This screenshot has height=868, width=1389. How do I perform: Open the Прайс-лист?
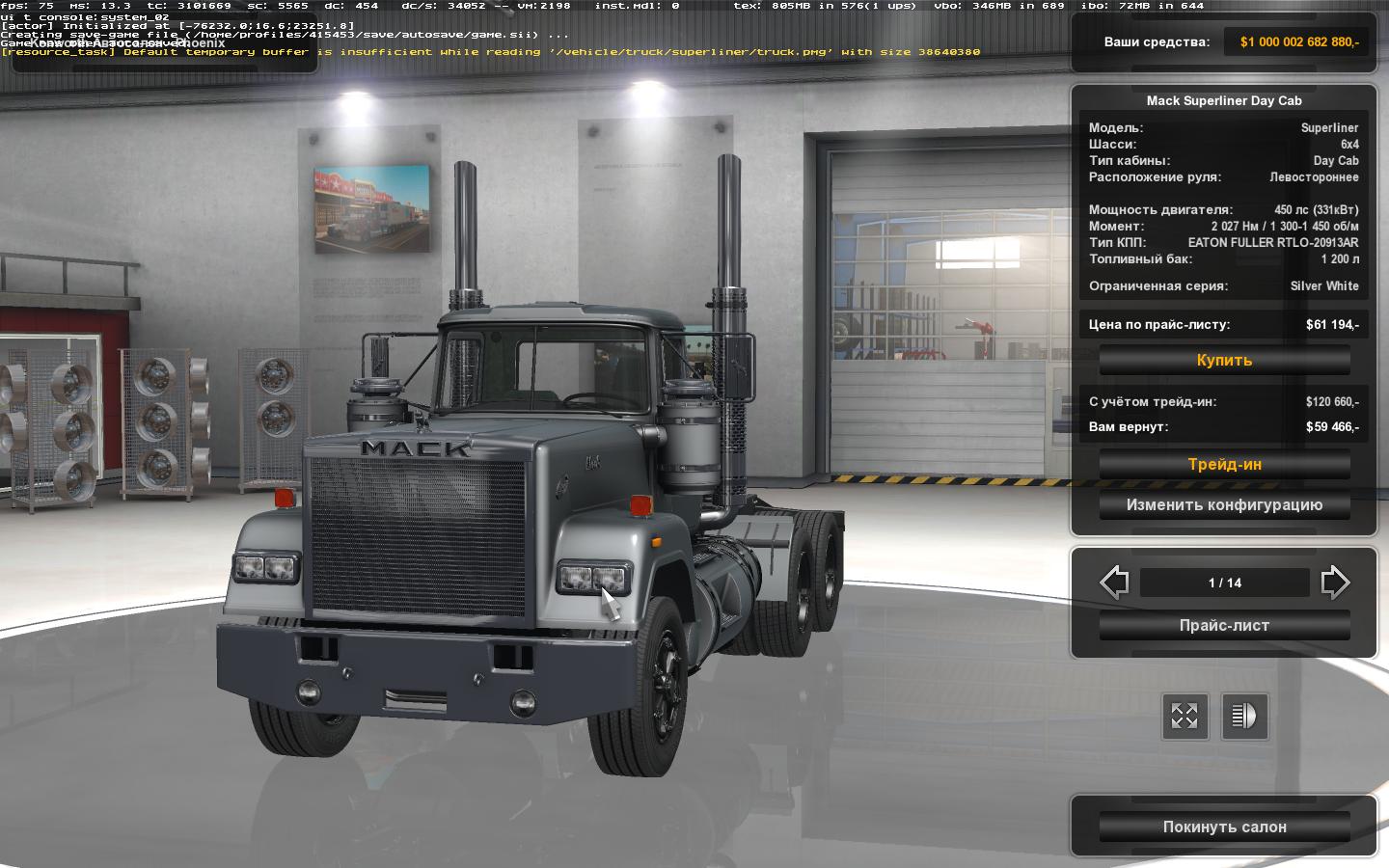point(1224,626)
